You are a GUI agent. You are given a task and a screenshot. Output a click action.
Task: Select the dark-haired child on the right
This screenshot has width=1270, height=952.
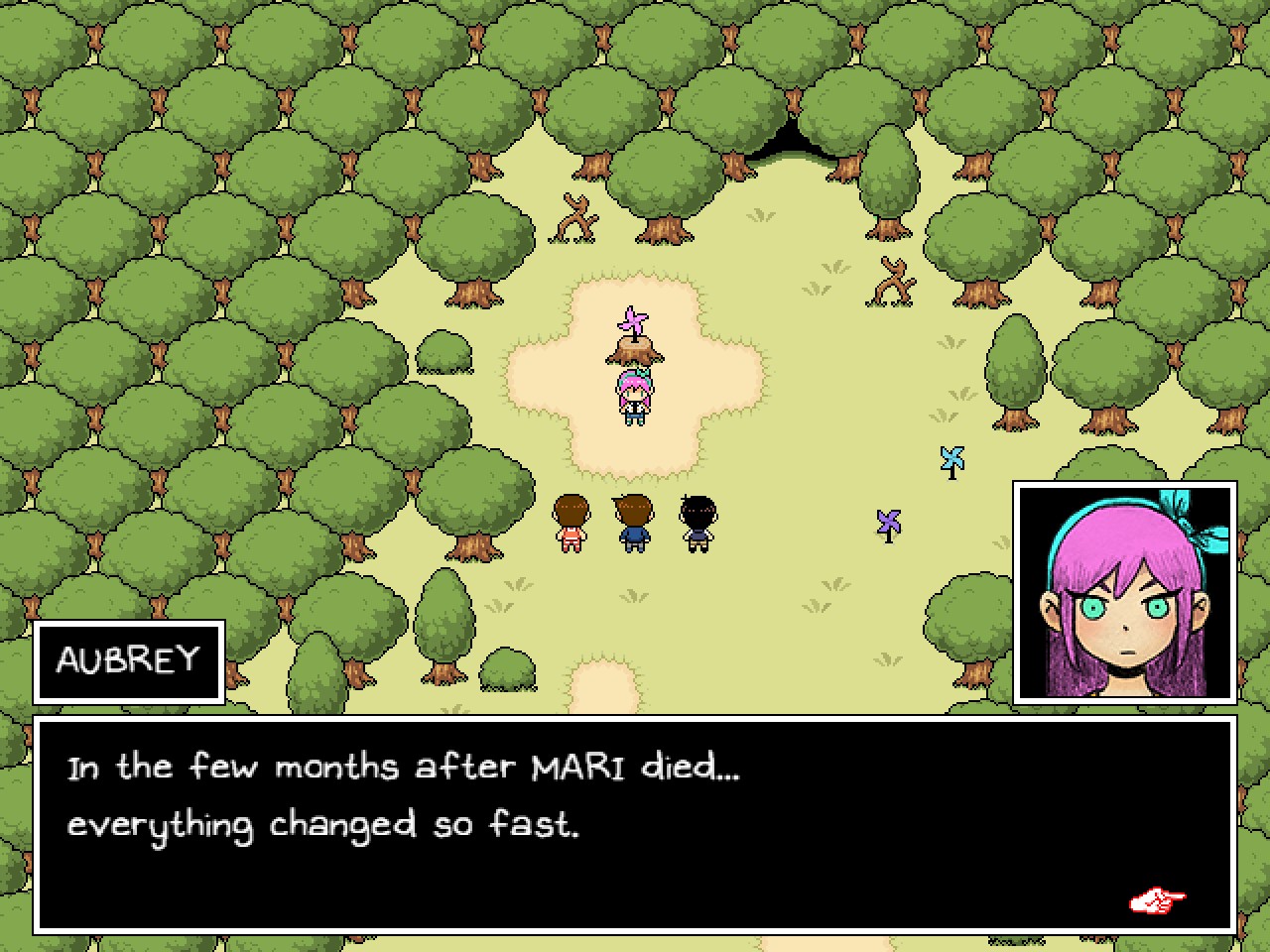coord(698,521)
